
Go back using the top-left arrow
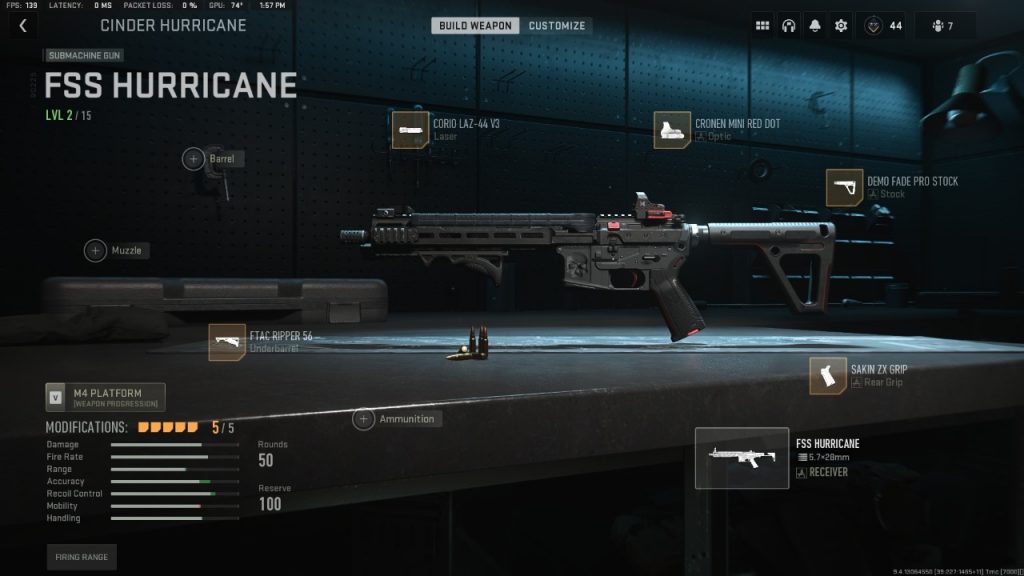(x=22, y=26)
